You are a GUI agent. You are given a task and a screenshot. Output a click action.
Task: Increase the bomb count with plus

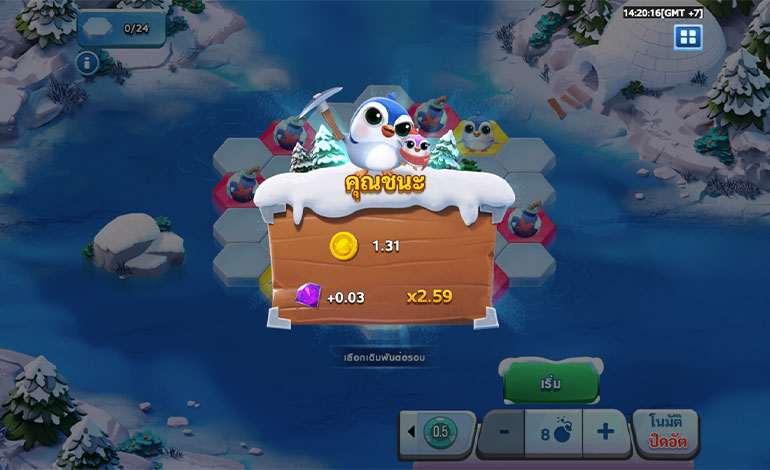point(605,433)
